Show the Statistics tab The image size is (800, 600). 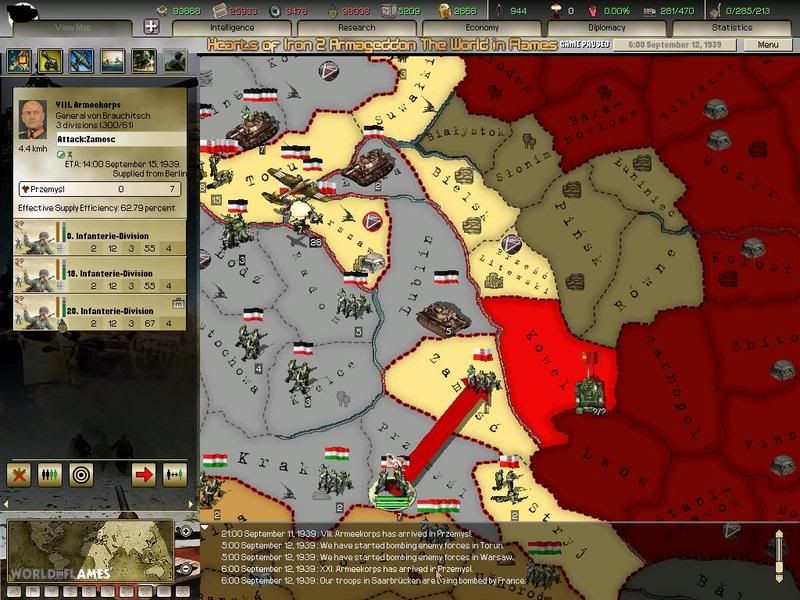(x=731, y=28)
